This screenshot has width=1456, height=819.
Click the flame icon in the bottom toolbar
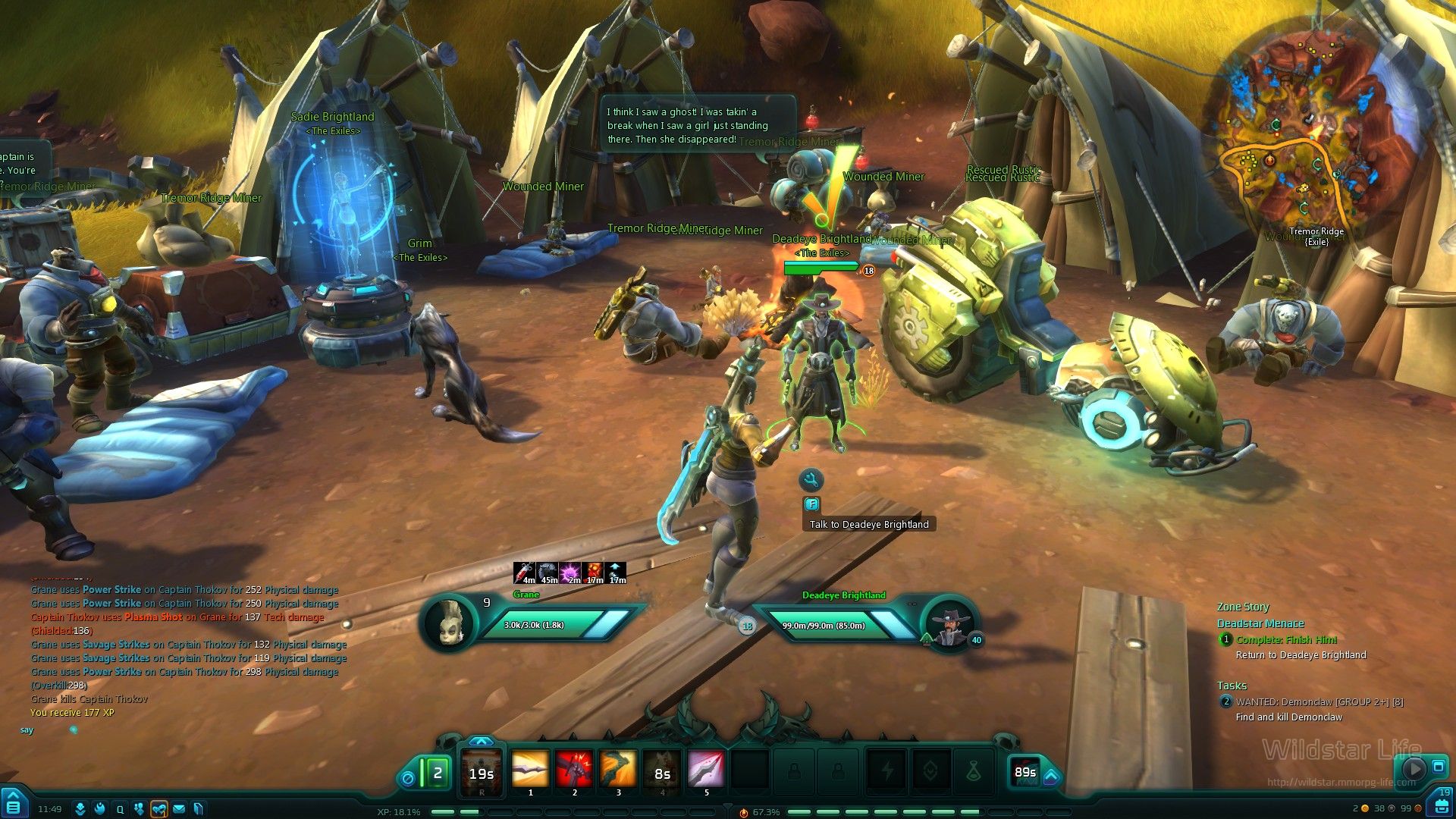99,809
